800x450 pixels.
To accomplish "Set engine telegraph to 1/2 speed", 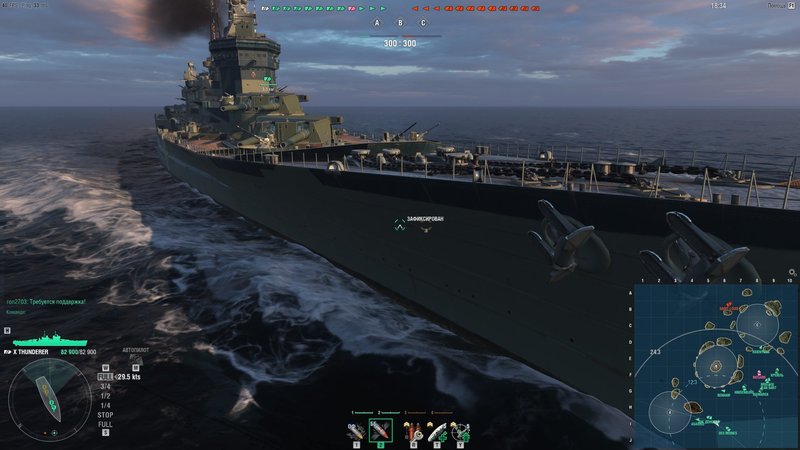I will click(105, 395).
